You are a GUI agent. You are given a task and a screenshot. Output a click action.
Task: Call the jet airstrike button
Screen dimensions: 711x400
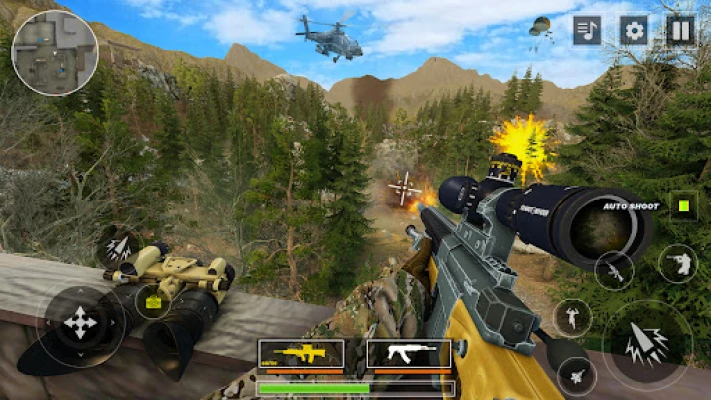577,376
